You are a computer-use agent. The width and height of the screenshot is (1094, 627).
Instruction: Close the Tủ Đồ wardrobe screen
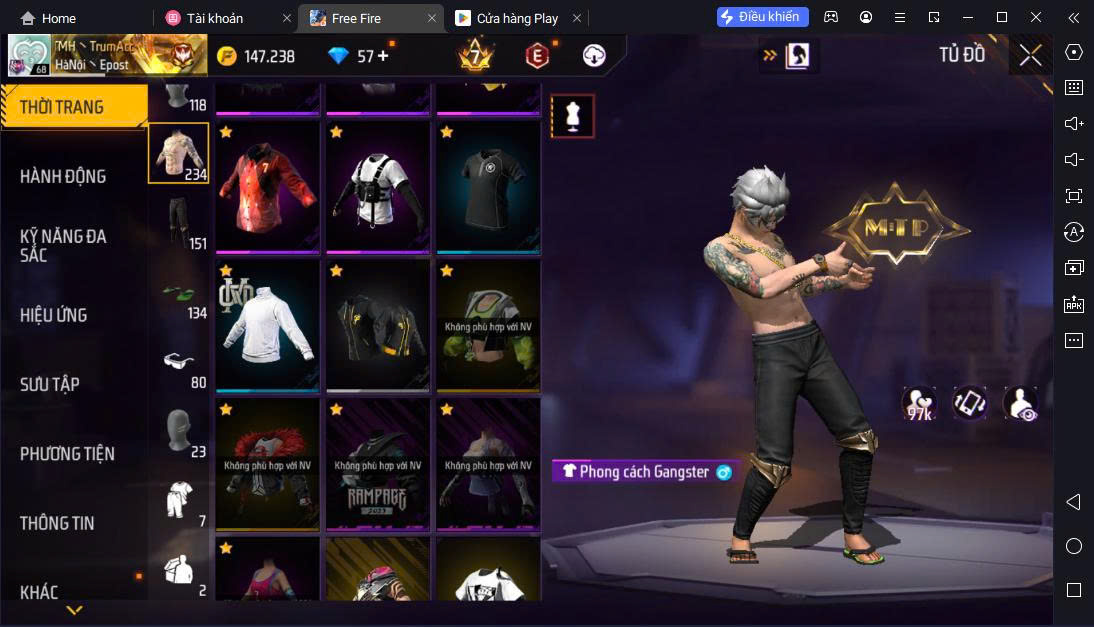click(x=1030, y=56)
